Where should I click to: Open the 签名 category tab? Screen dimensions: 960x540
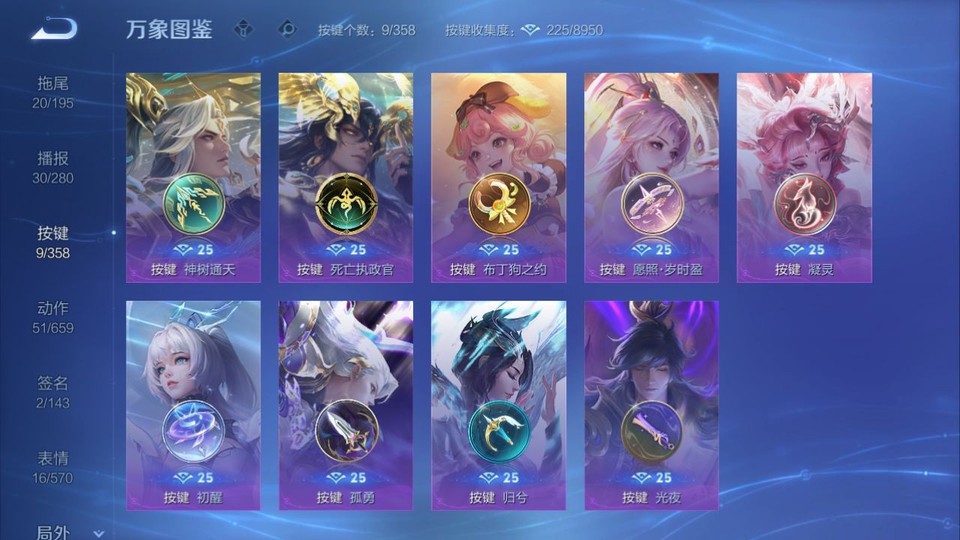(x=53, y=392)
